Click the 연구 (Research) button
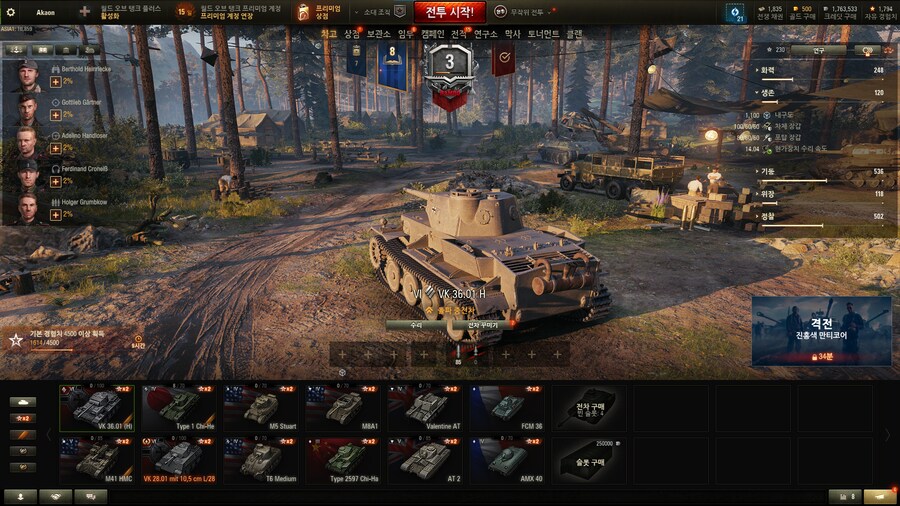900x506 pixels. 817,50
